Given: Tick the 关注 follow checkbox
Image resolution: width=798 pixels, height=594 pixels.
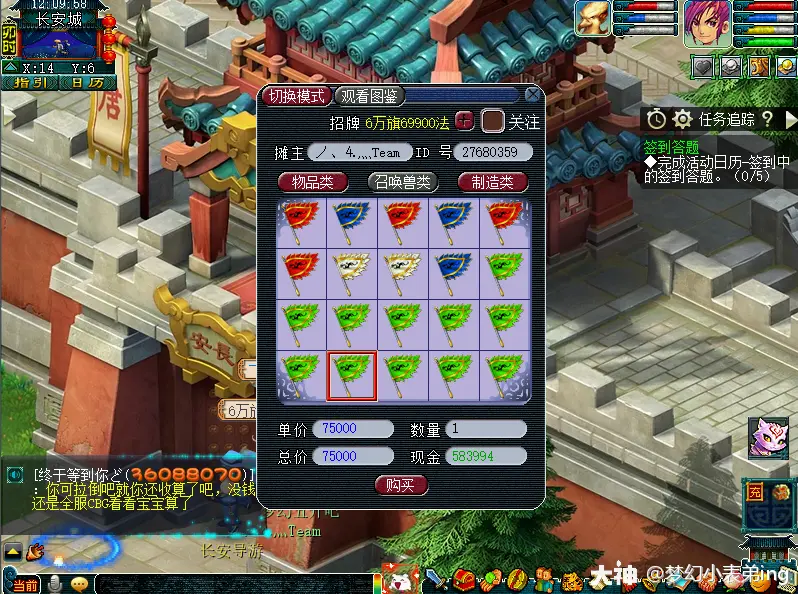Looking at the screenshot, I should pos(492,122).
